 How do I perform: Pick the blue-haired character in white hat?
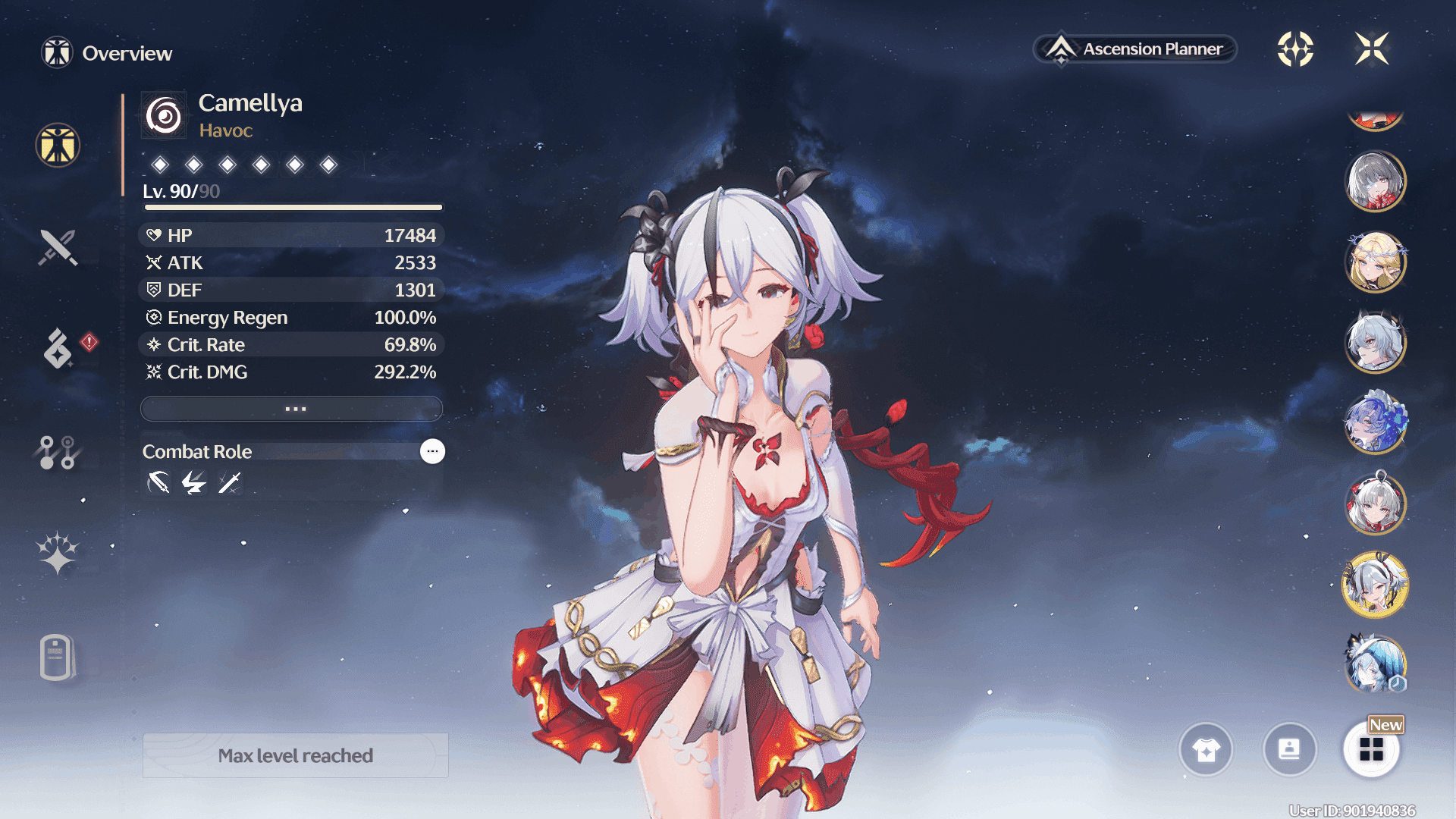coord(1375,664)
